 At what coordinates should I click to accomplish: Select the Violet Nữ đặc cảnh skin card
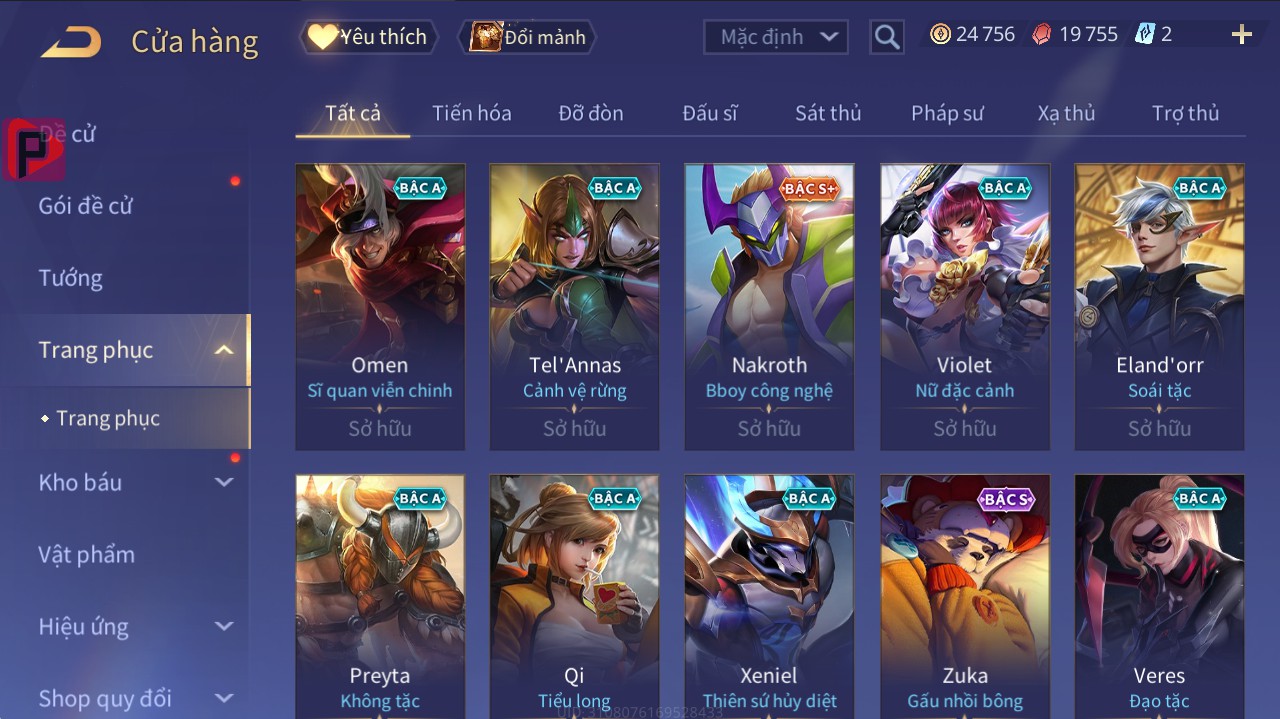click(964, 306)
